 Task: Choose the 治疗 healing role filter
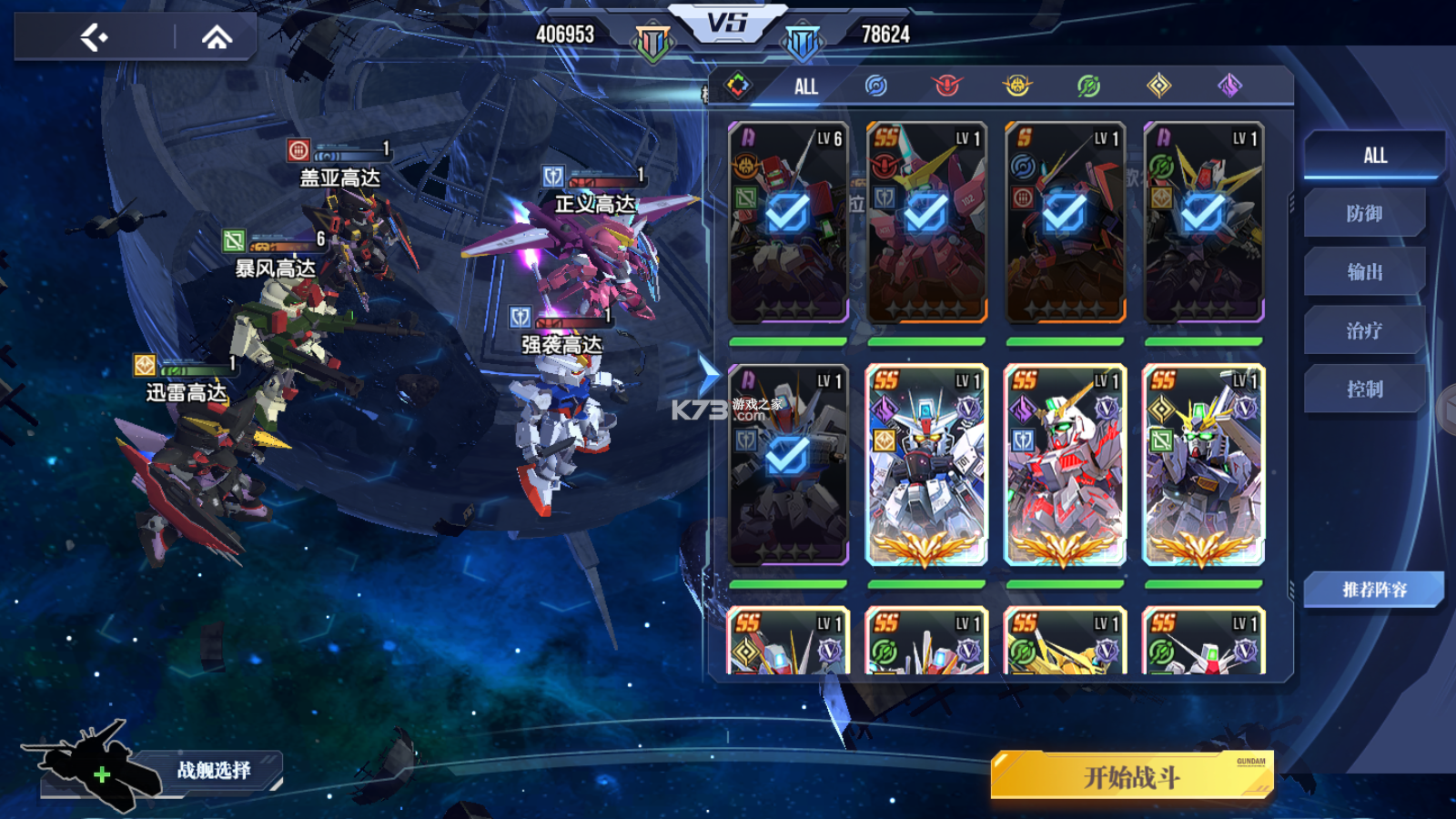tap(1364, 330)
